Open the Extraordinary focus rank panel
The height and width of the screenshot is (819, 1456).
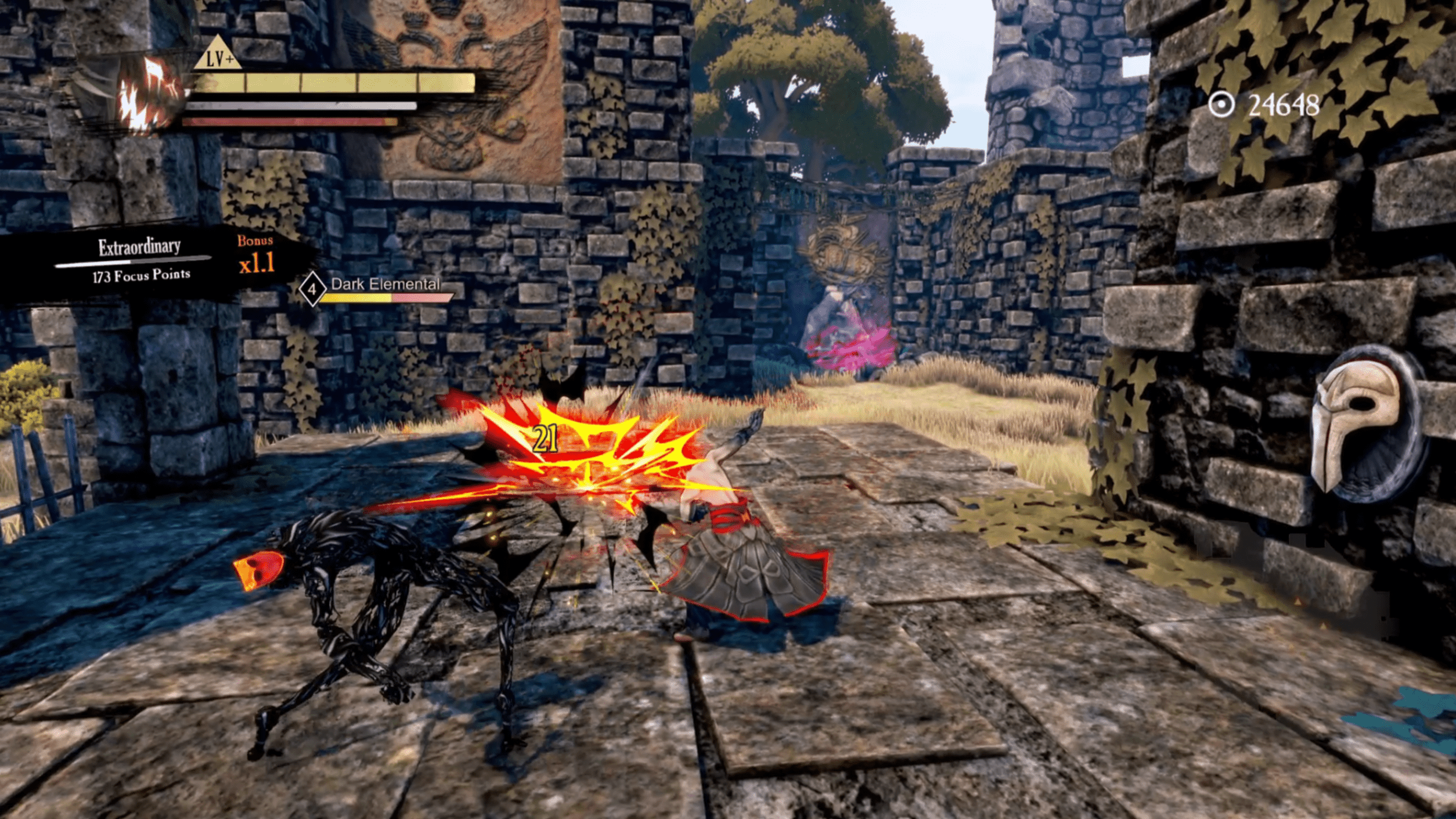(140, 260)
